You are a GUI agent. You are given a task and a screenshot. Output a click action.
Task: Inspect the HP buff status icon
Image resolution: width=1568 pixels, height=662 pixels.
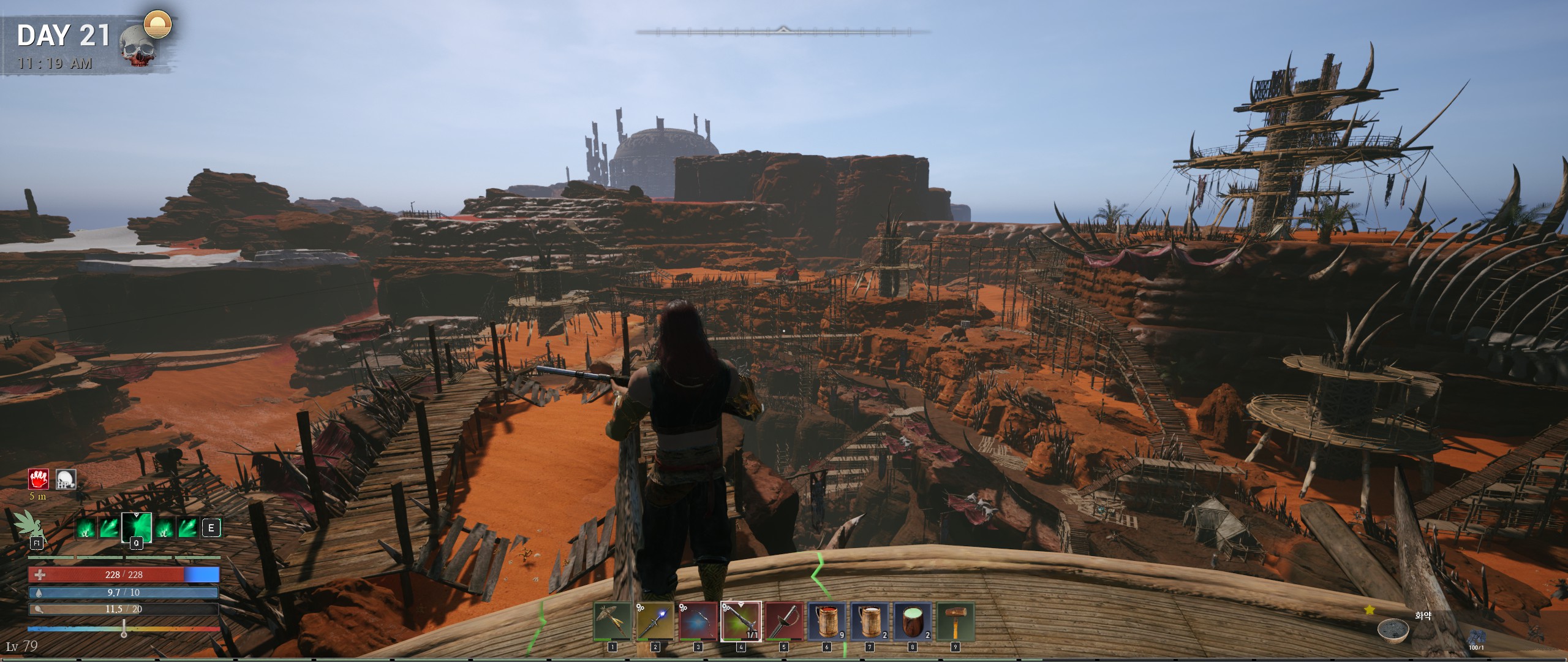66,479
